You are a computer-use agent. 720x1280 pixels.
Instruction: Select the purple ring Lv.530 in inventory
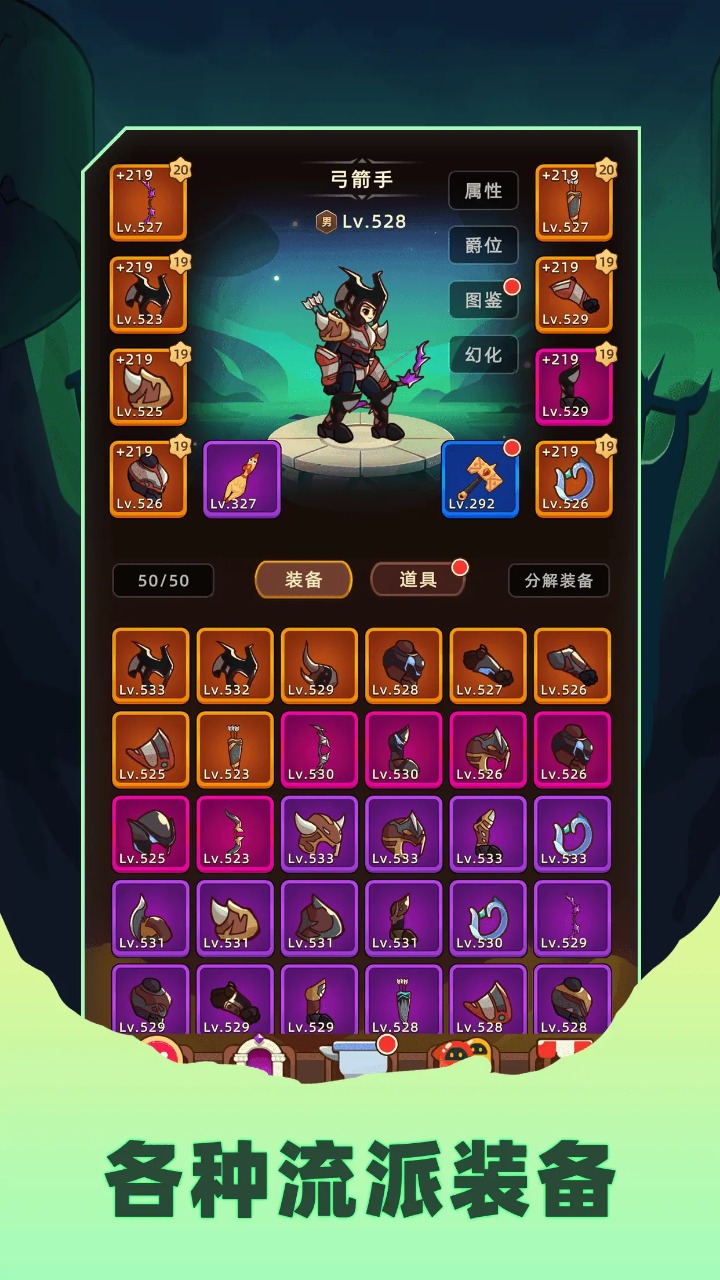pos(488,917)
